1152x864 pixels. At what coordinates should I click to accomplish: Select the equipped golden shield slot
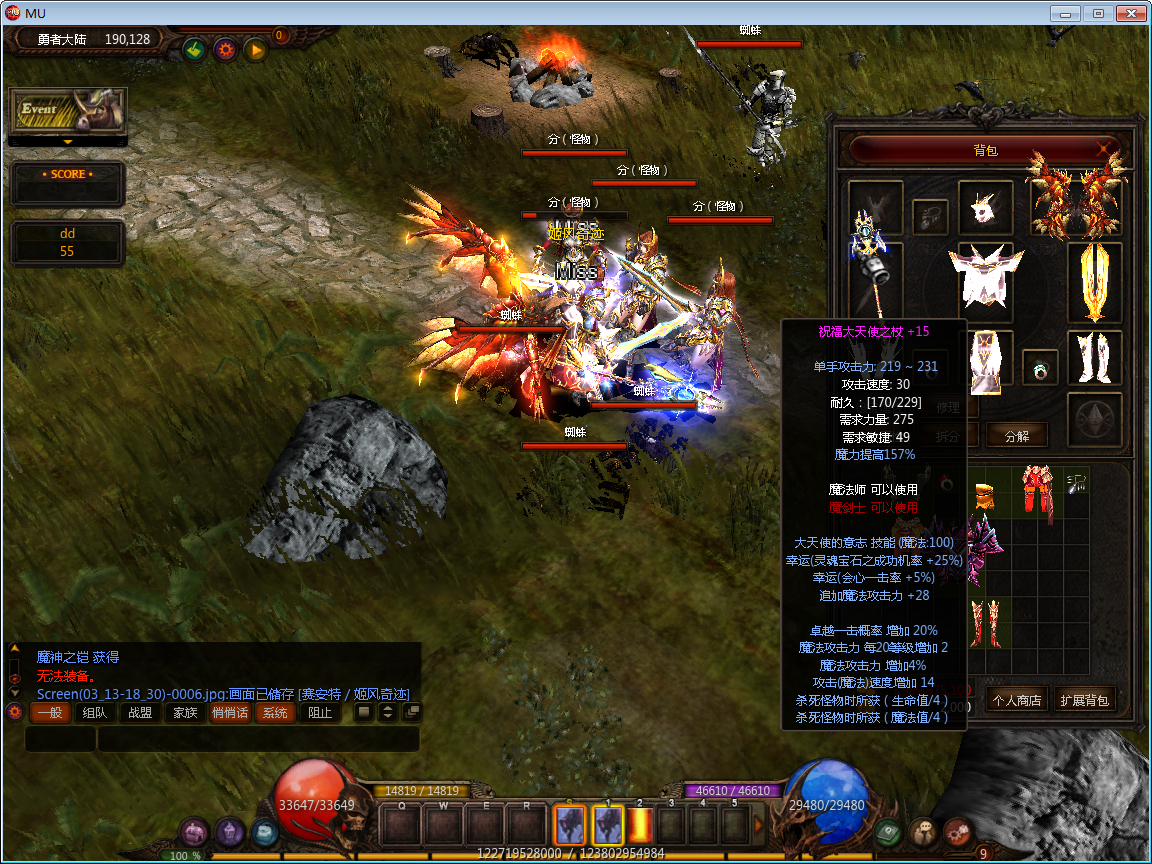point(1094,280)
